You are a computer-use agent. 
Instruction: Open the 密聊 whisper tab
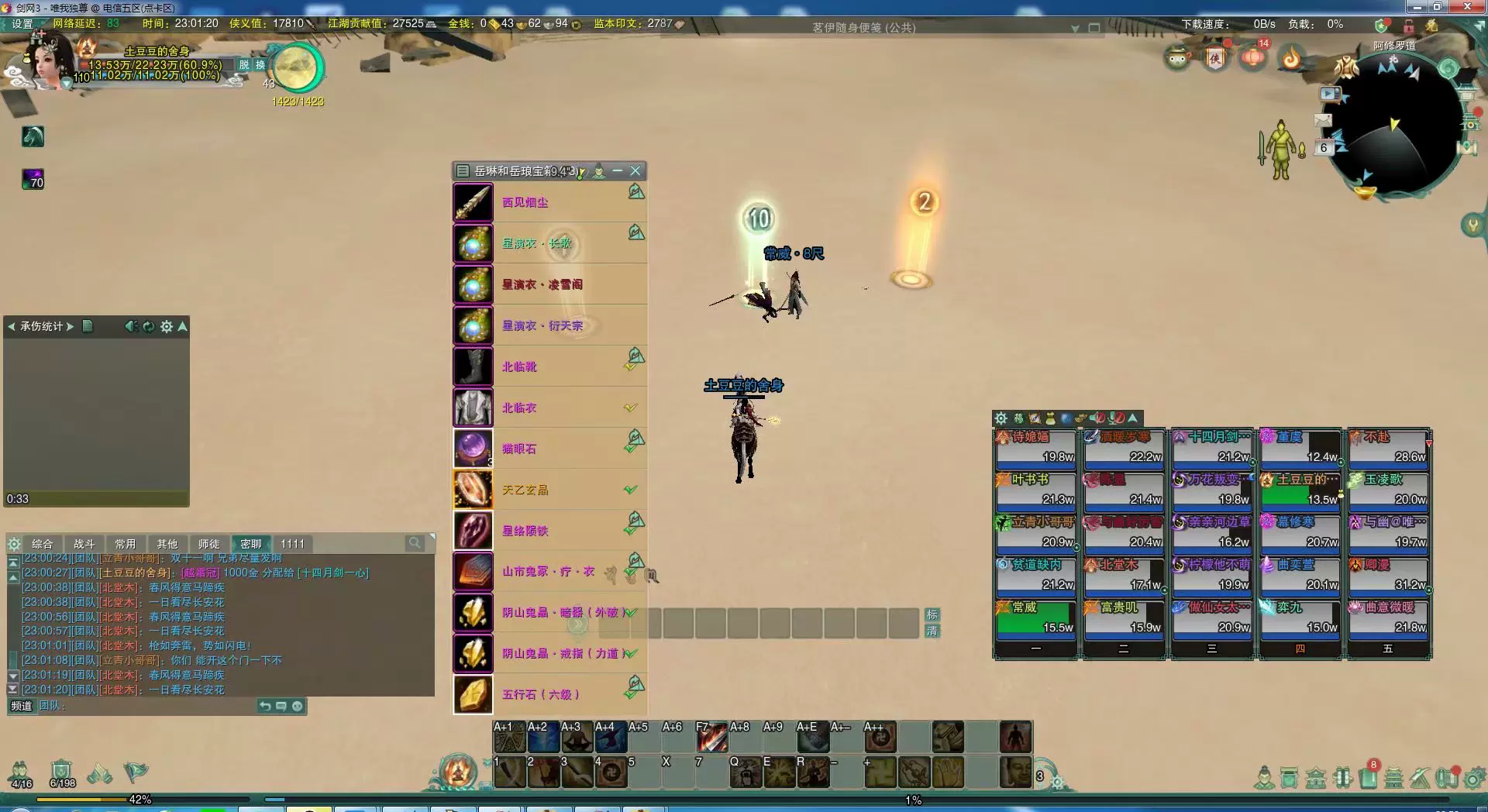pyautogui.click(x=250, y=544)
